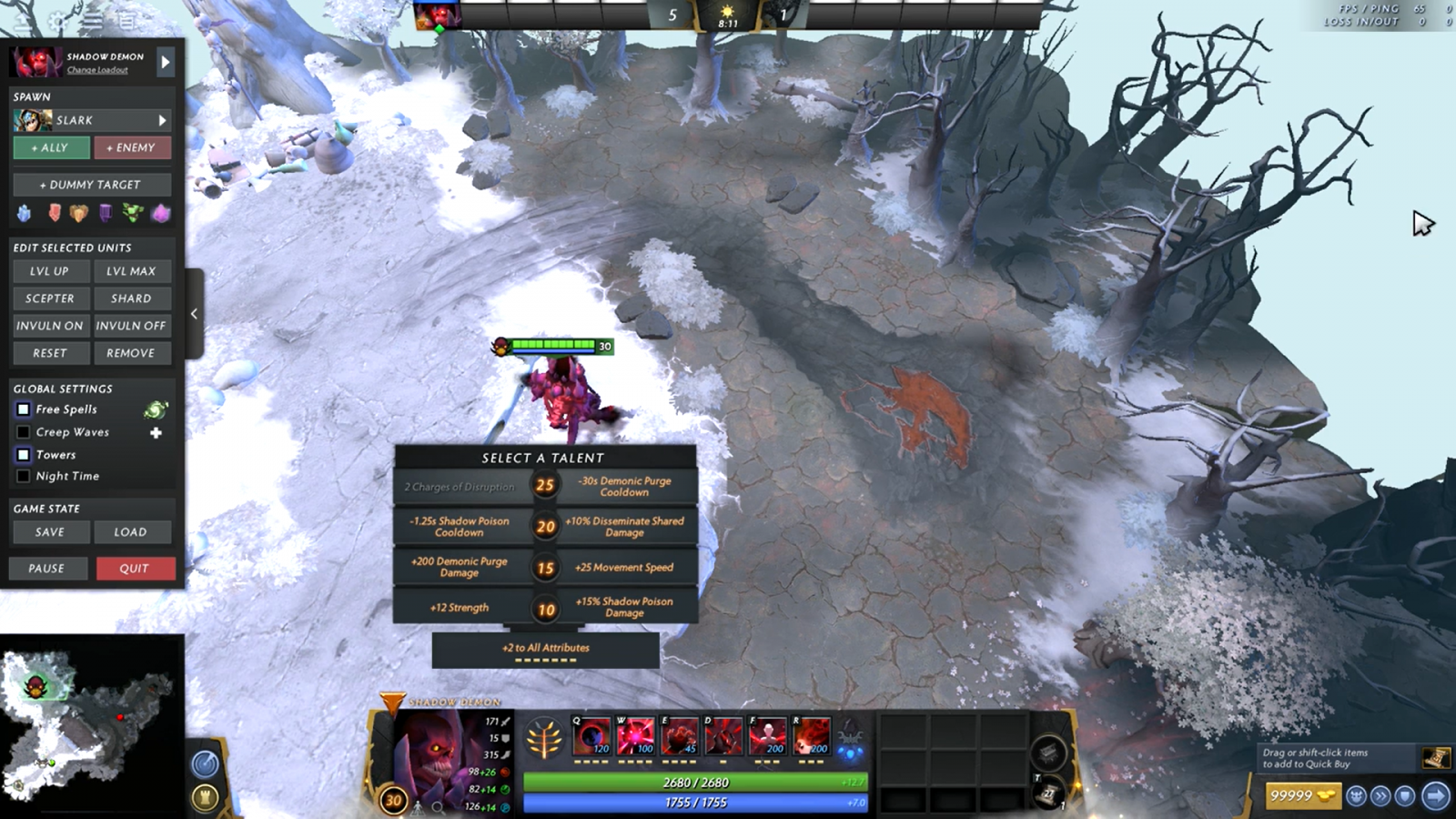
Task: Save the current game state
Action: point(51,532)
